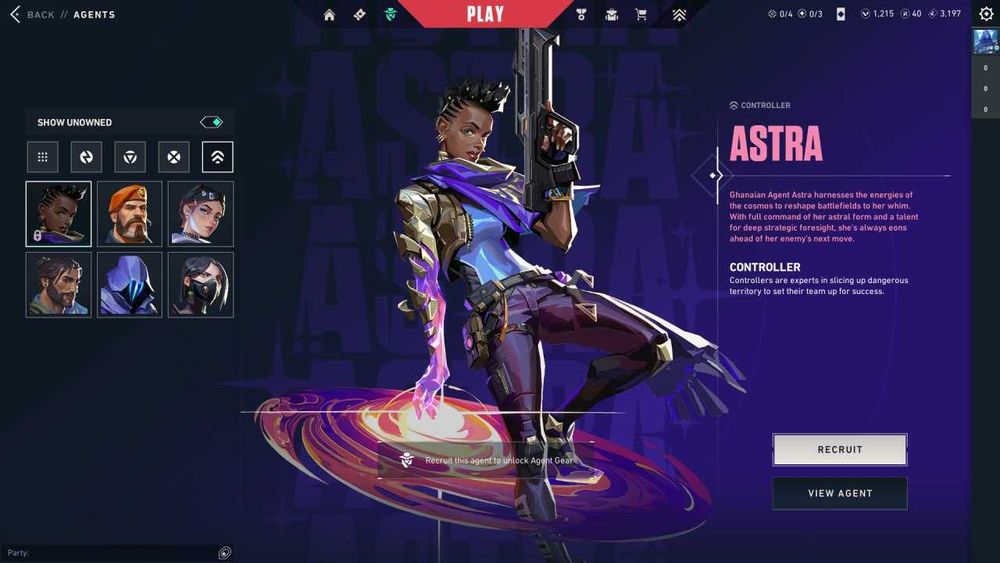Toggle the Show Unowned switch
Screen dimensions: 1000x563
(x=211, y=122)
